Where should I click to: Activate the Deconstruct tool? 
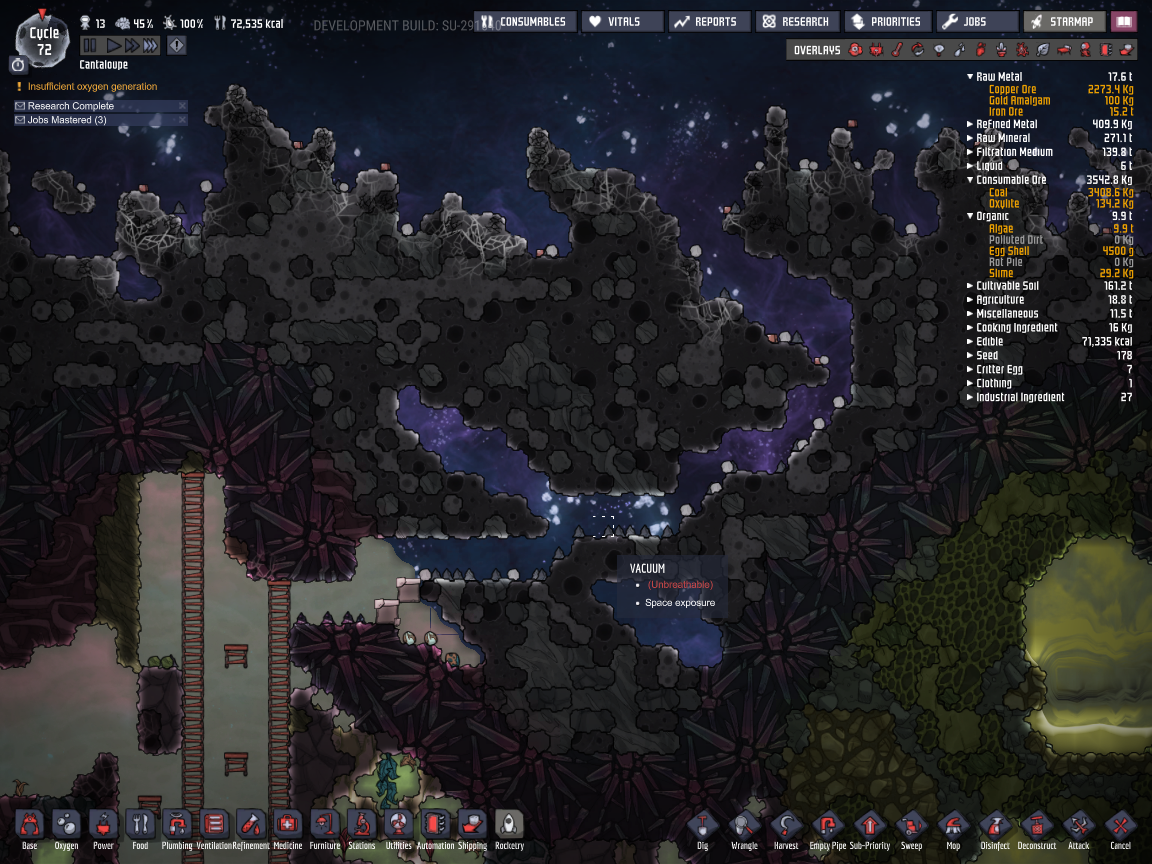click(1036, 826)
